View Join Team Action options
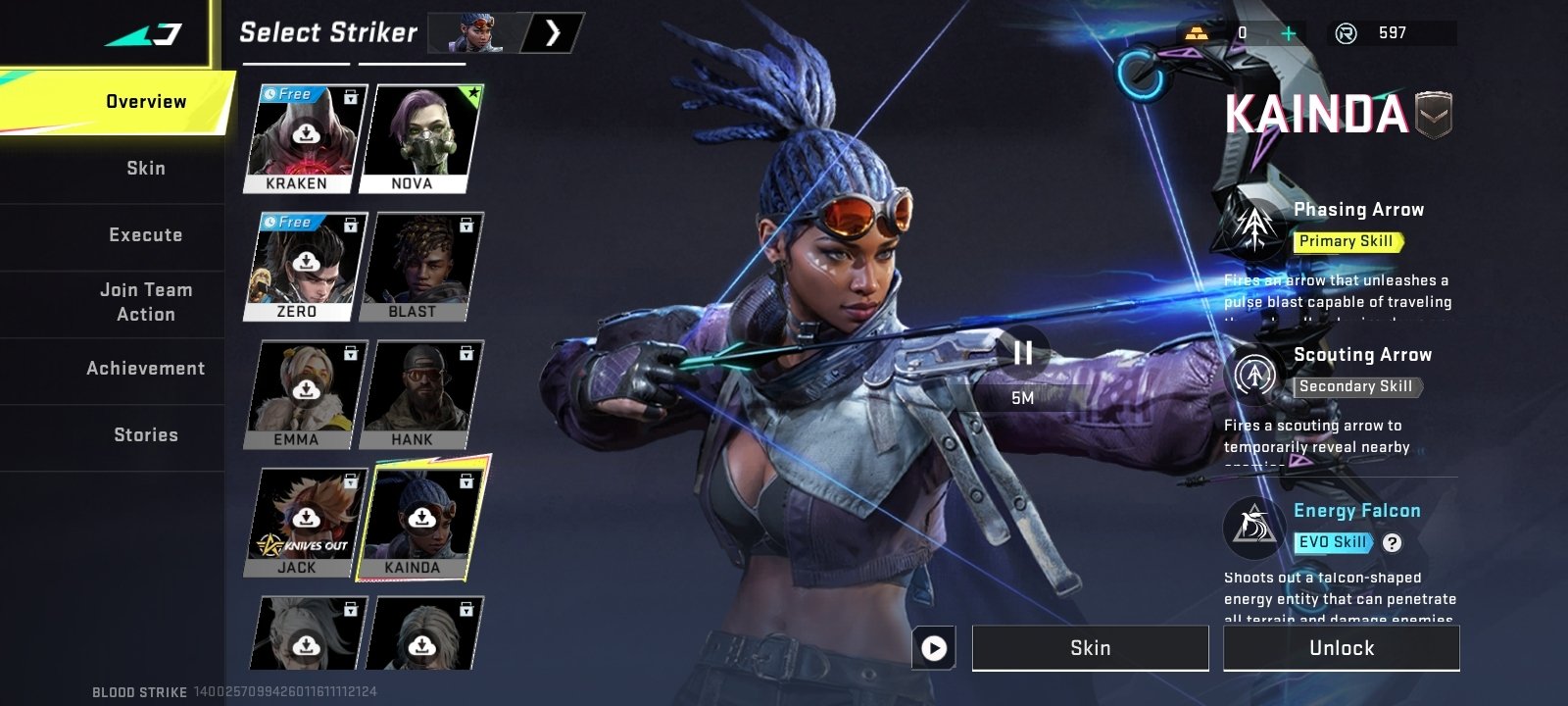The height and width of the screenshot is (706, 1568). click(145, 302)
